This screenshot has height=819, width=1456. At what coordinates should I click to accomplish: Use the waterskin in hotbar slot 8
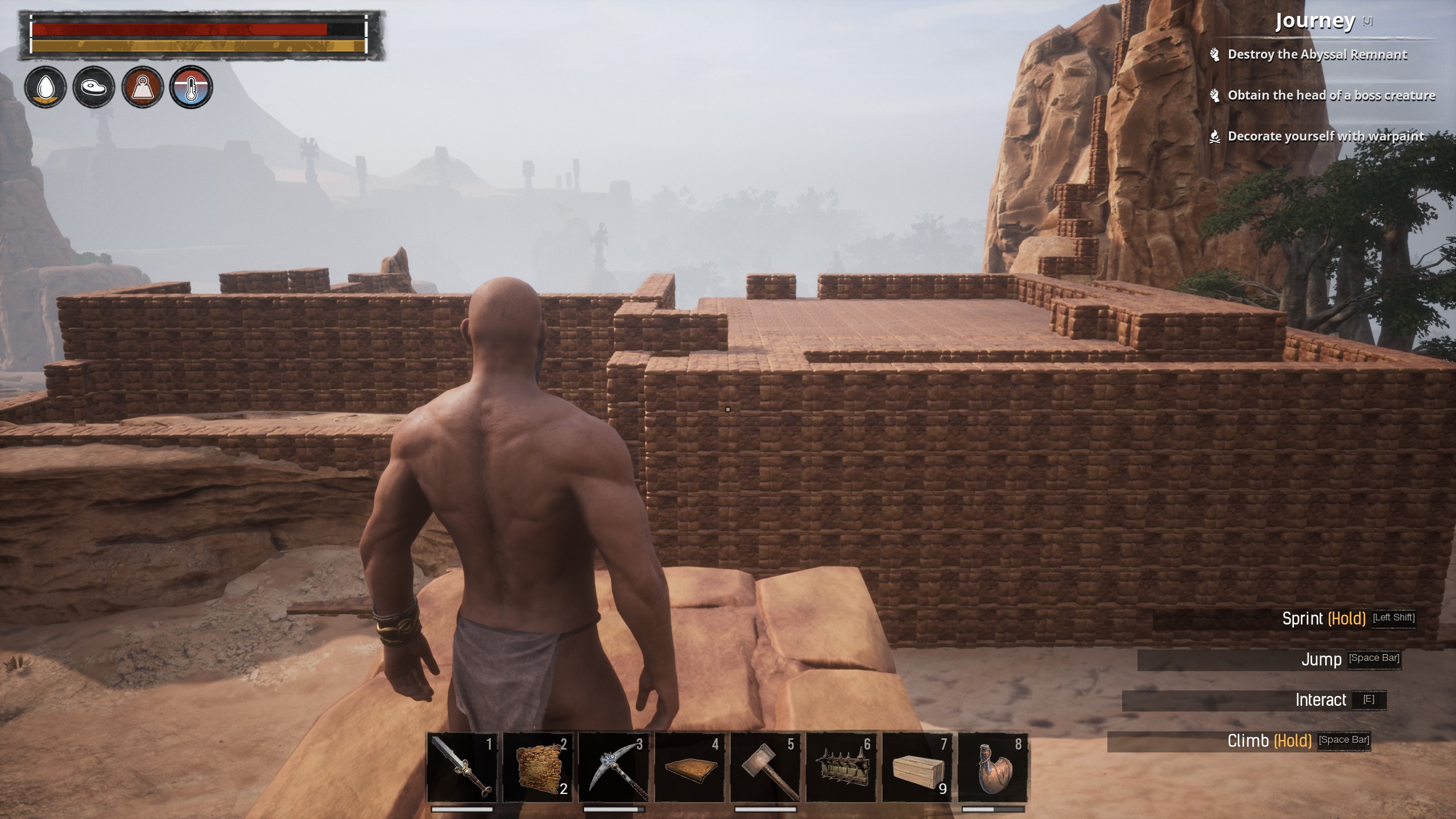[994, 767]
